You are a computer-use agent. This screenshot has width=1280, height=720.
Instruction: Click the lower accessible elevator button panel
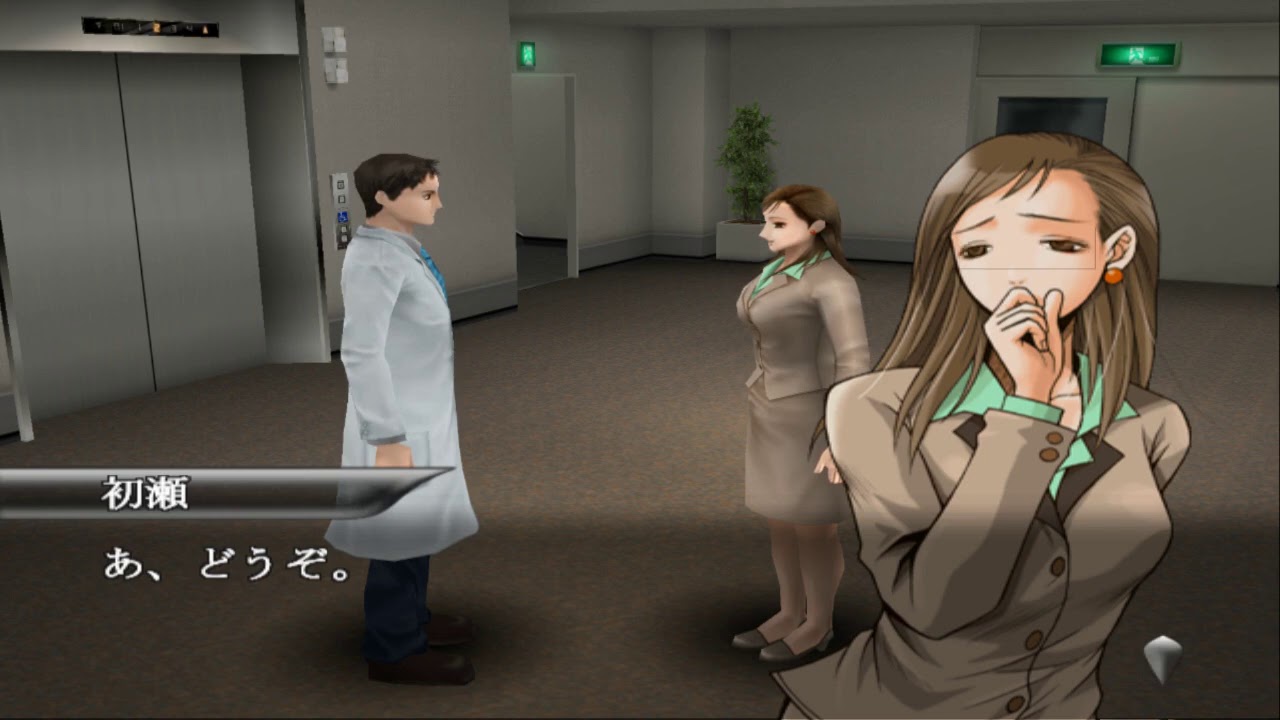[343, 237]
